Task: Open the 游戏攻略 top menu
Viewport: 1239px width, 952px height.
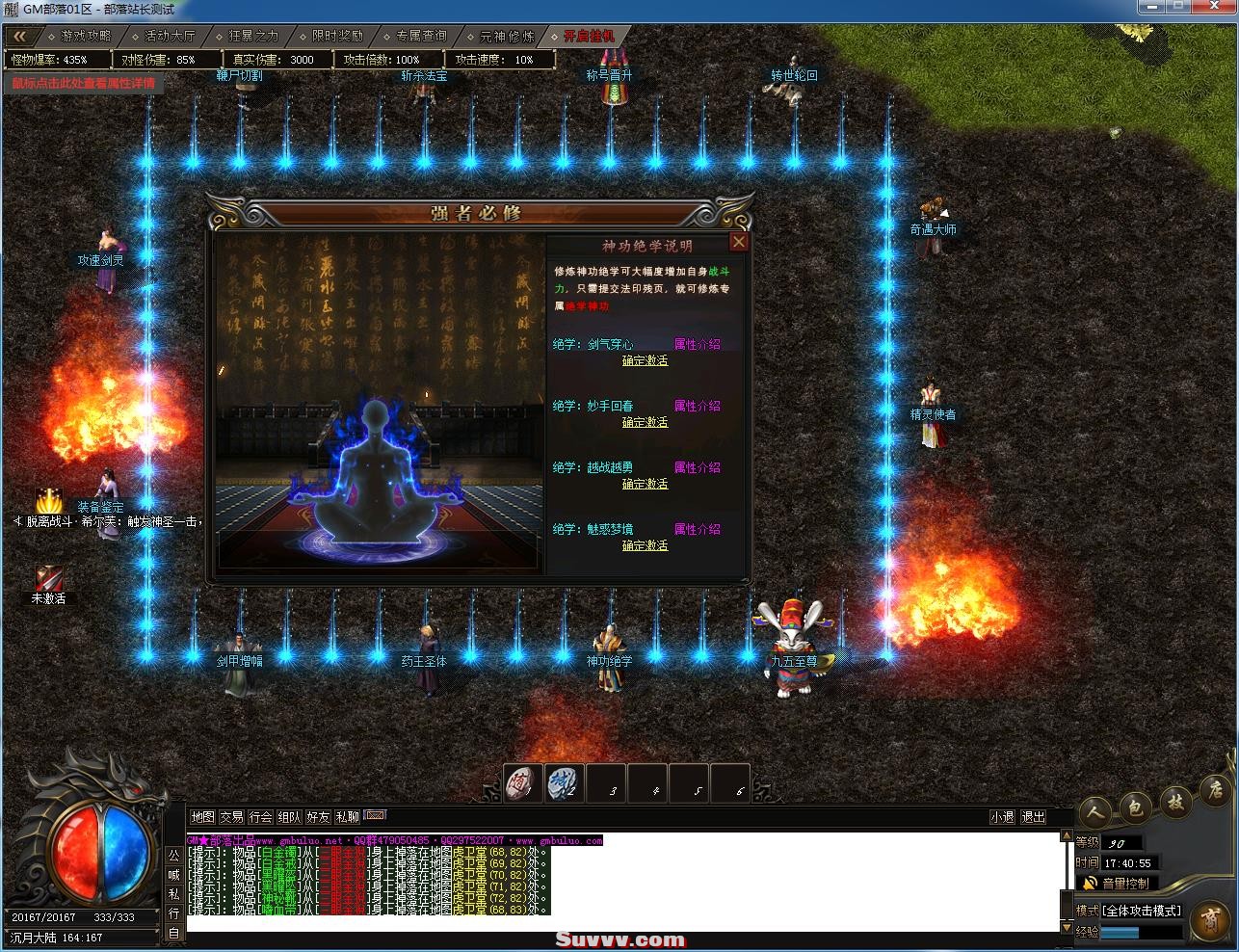Action: pos(86,36)
